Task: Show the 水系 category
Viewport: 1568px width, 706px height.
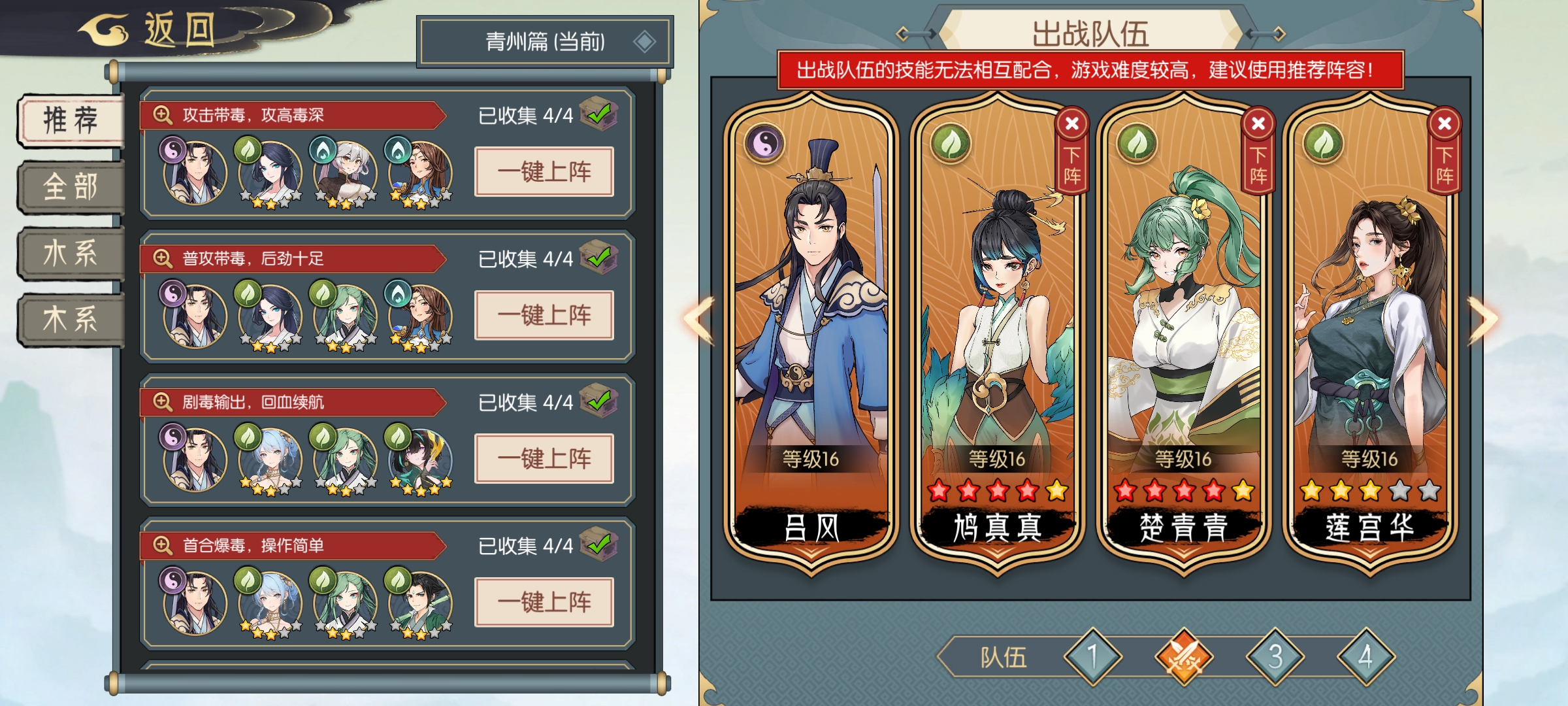Action: [71, 254]
